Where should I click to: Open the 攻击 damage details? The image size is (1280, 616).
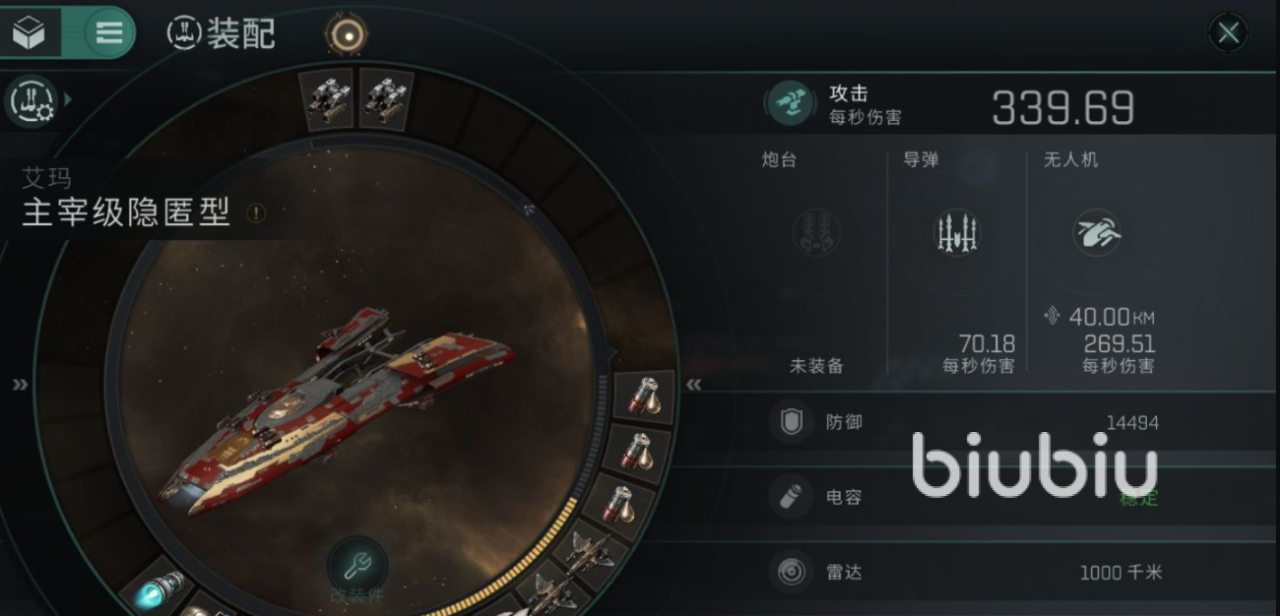coord(790,104)
